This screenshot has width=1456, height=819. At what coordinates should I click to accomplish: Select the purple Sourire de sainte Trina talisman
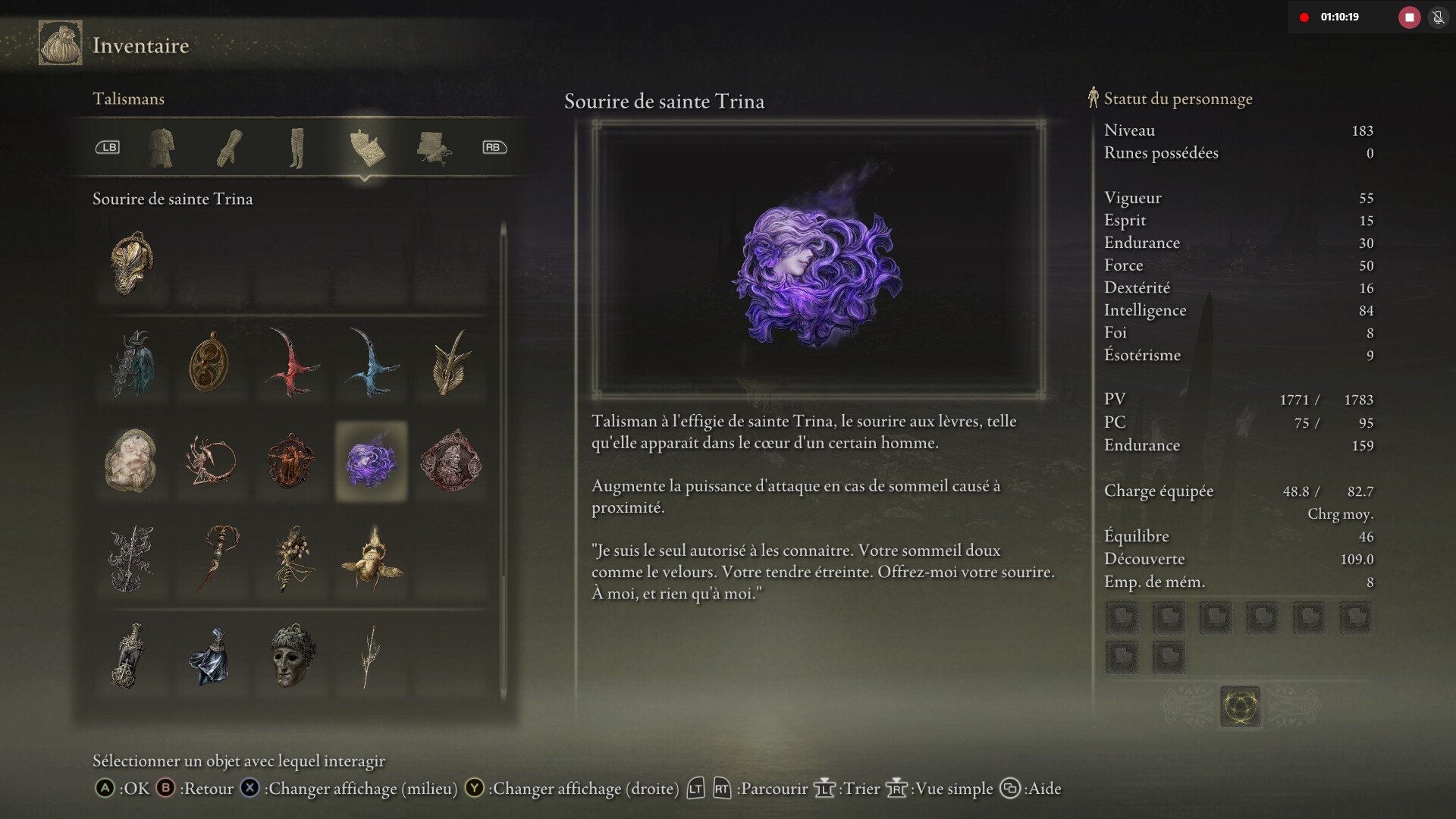[x=371, y=462]
